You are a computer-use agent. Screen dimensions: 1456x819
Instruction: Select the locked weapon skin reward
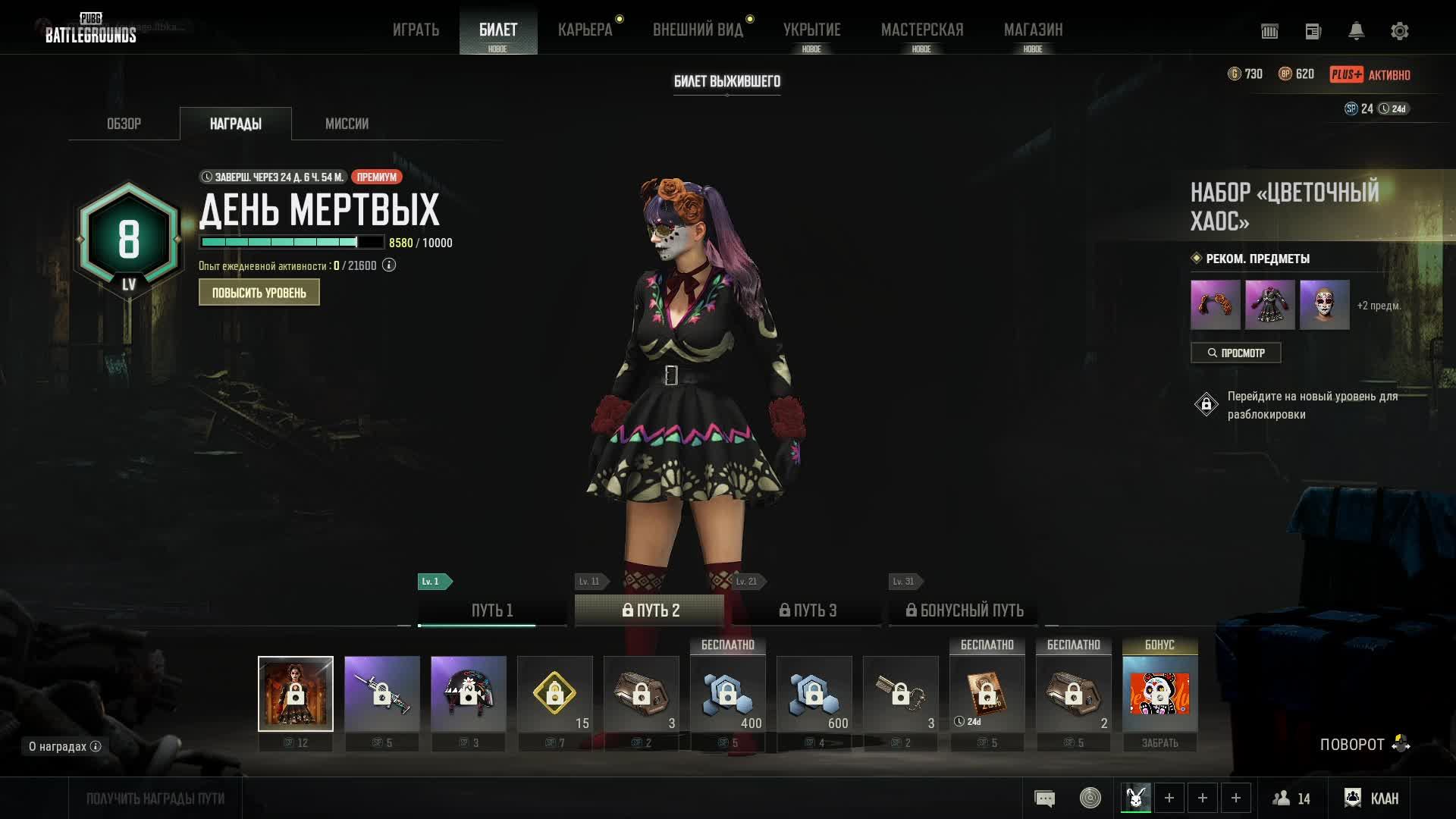(x=381, y=694)
